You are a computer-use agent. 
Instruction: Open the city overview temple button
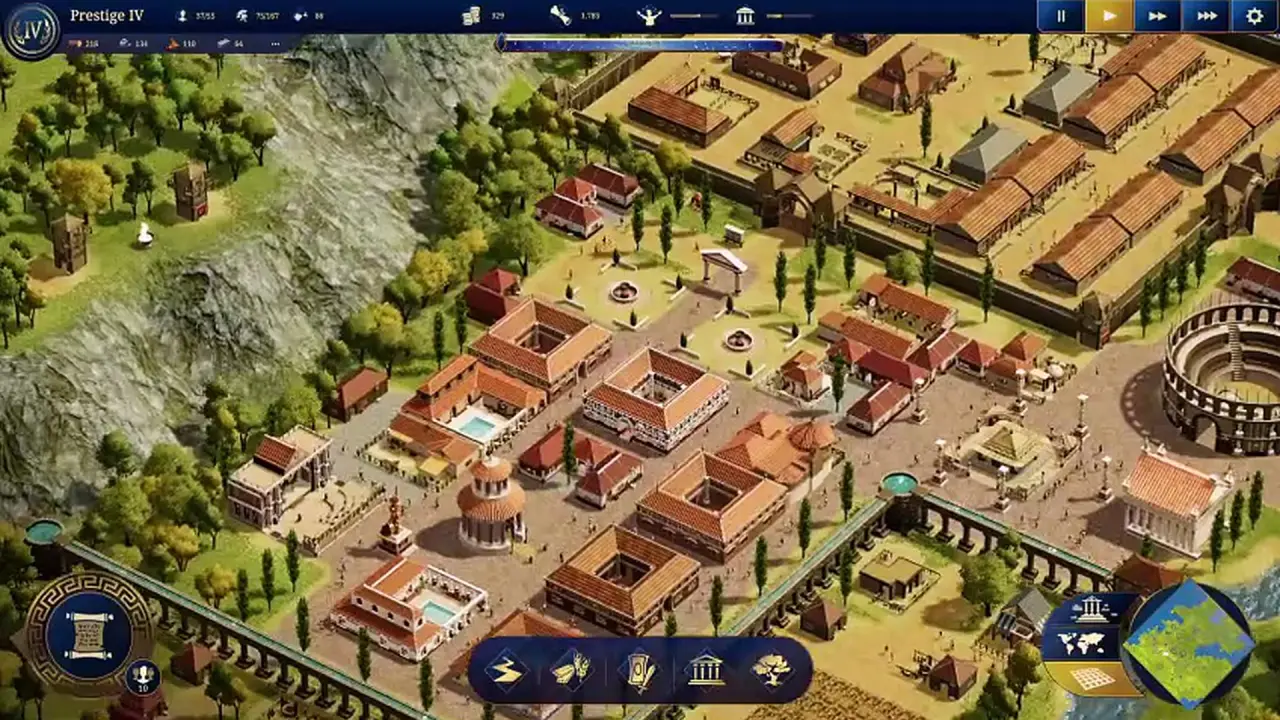click(x=1089, y=608)
